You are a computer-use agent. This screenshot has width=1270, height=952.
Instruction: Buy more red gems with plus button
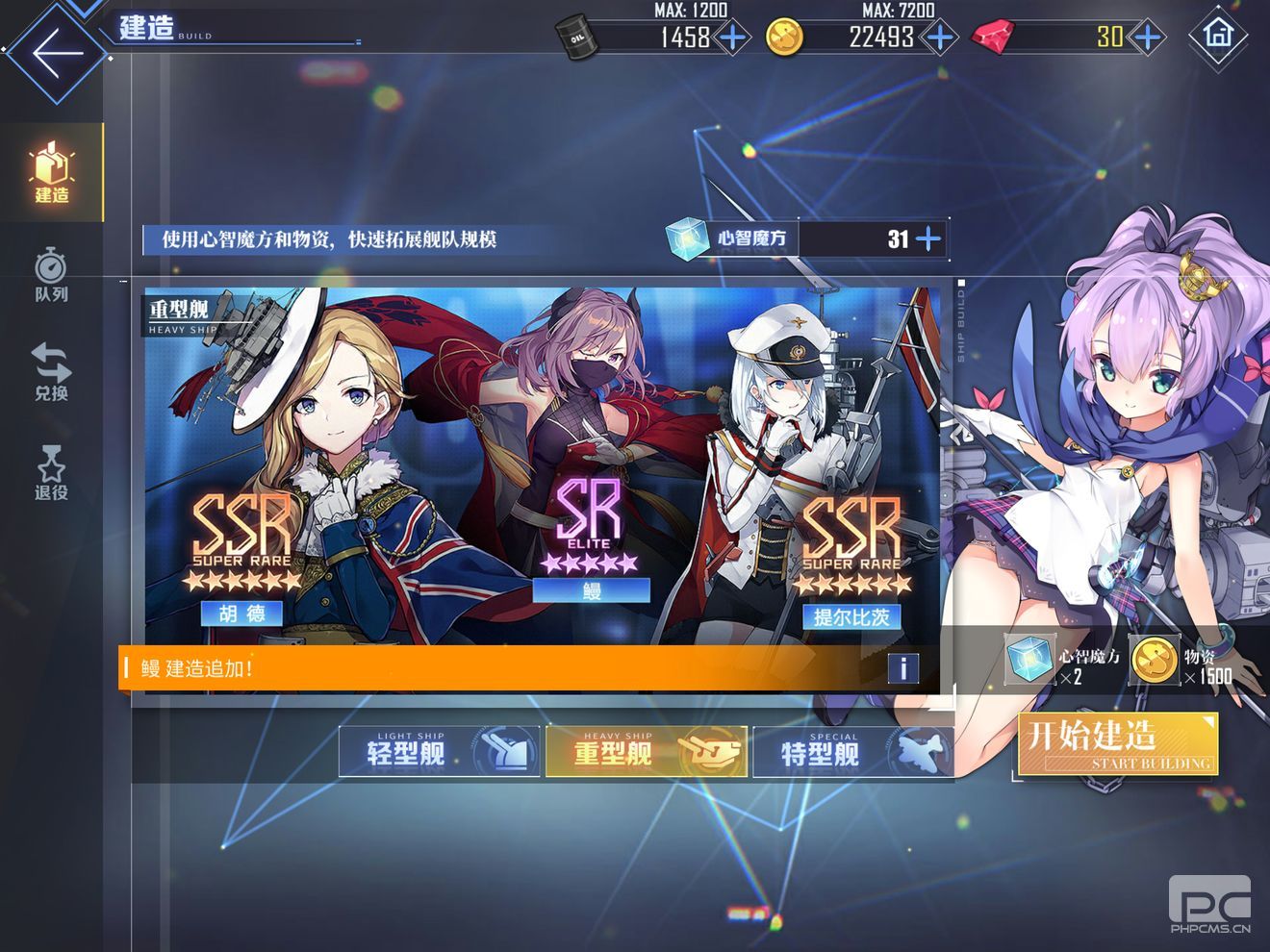pos(1147,38)
